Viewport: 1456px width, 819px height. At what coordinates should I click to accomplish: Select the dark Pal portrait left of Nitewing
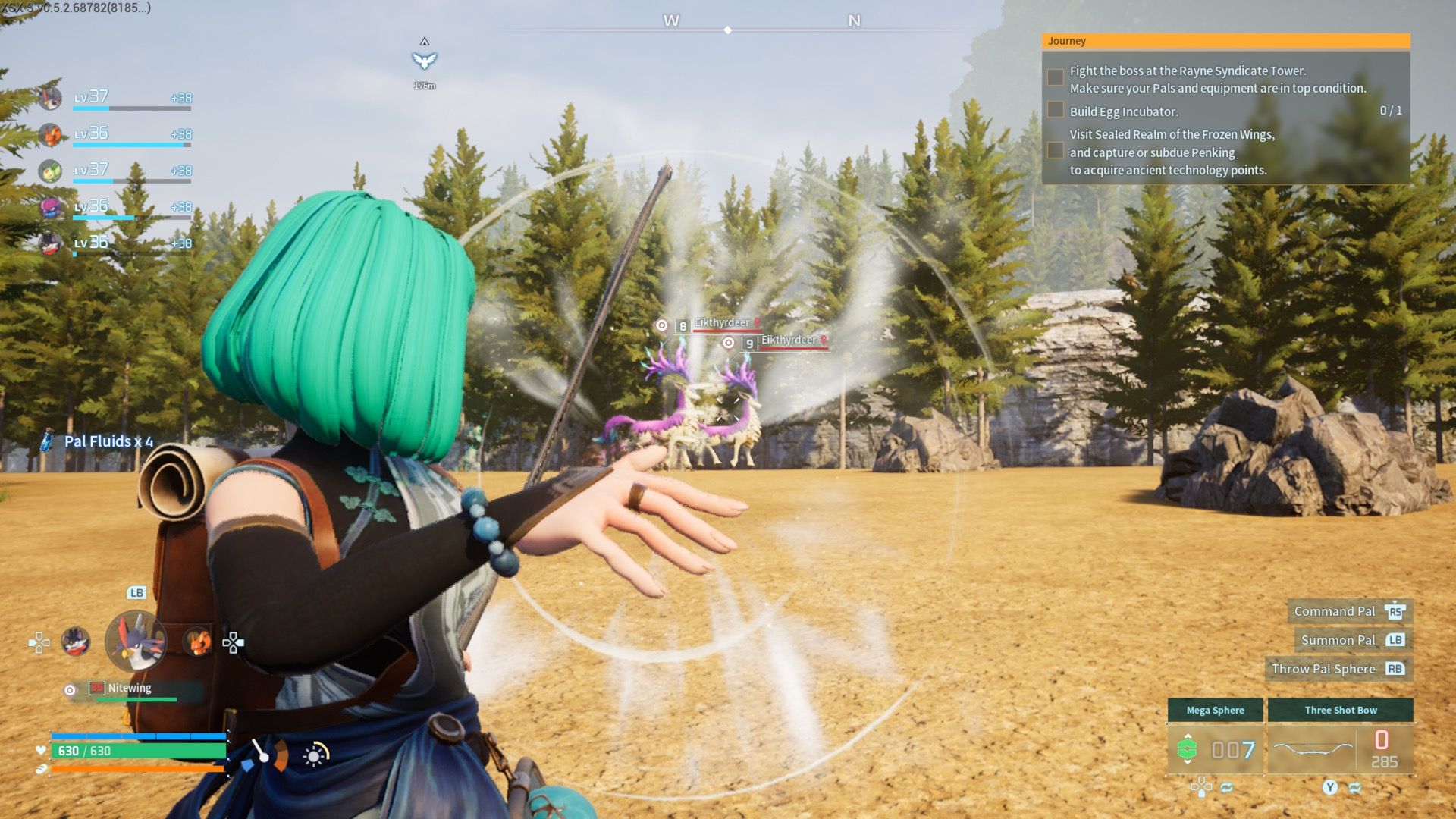[x=77, y=641]
